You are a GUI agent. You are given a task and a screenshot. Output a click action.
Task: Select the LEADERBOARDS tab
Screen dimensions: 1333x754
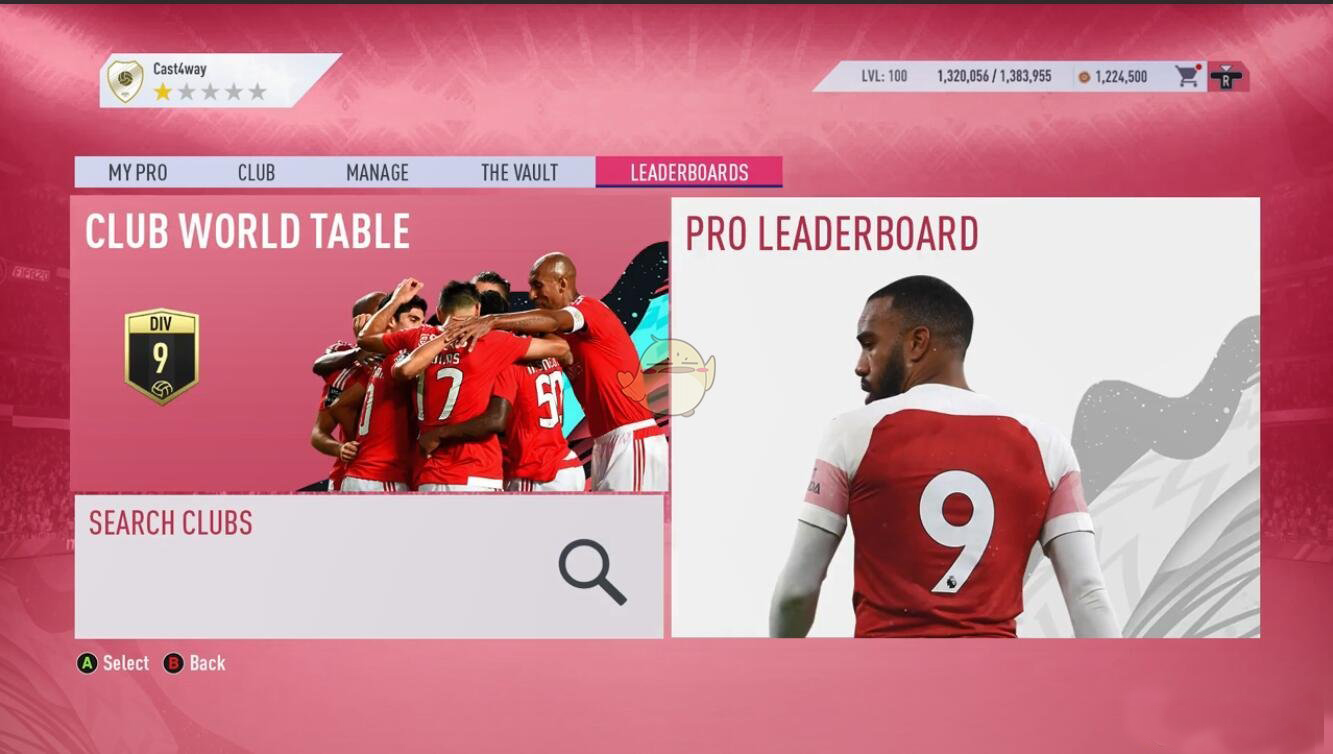[x=689, y=172]
